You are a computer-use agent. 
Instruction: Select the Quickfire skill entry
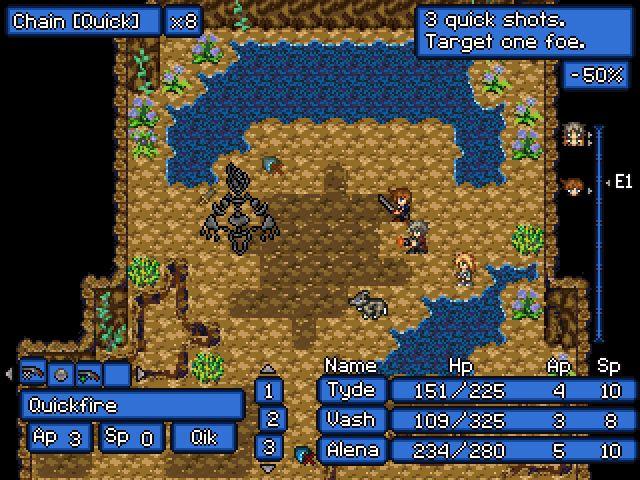(x=131, y=405)
